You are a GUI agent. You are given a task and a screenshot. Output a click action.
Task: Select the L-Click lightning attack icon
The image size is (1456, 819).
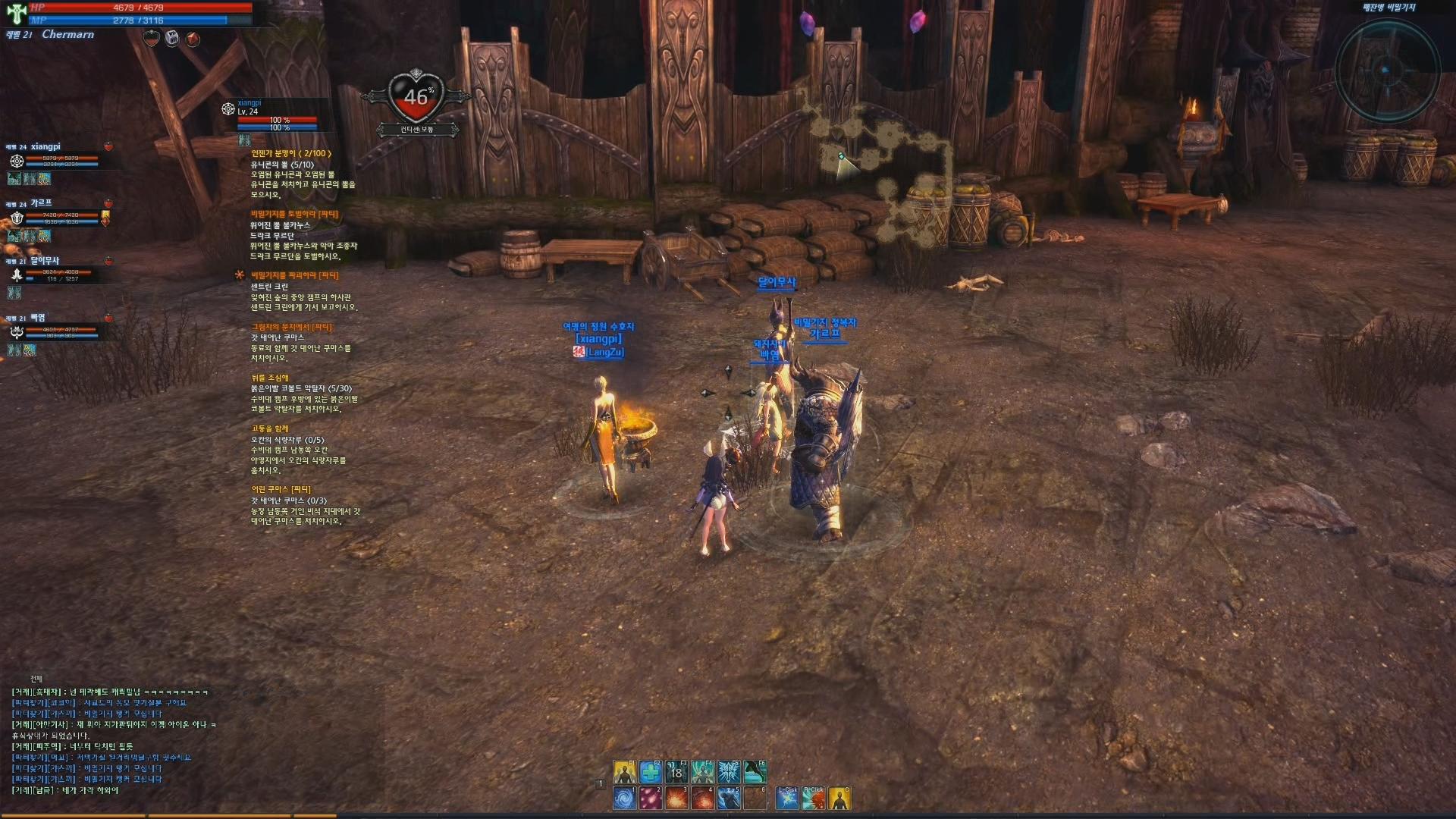pyautogui.click(x=787, y=798)
